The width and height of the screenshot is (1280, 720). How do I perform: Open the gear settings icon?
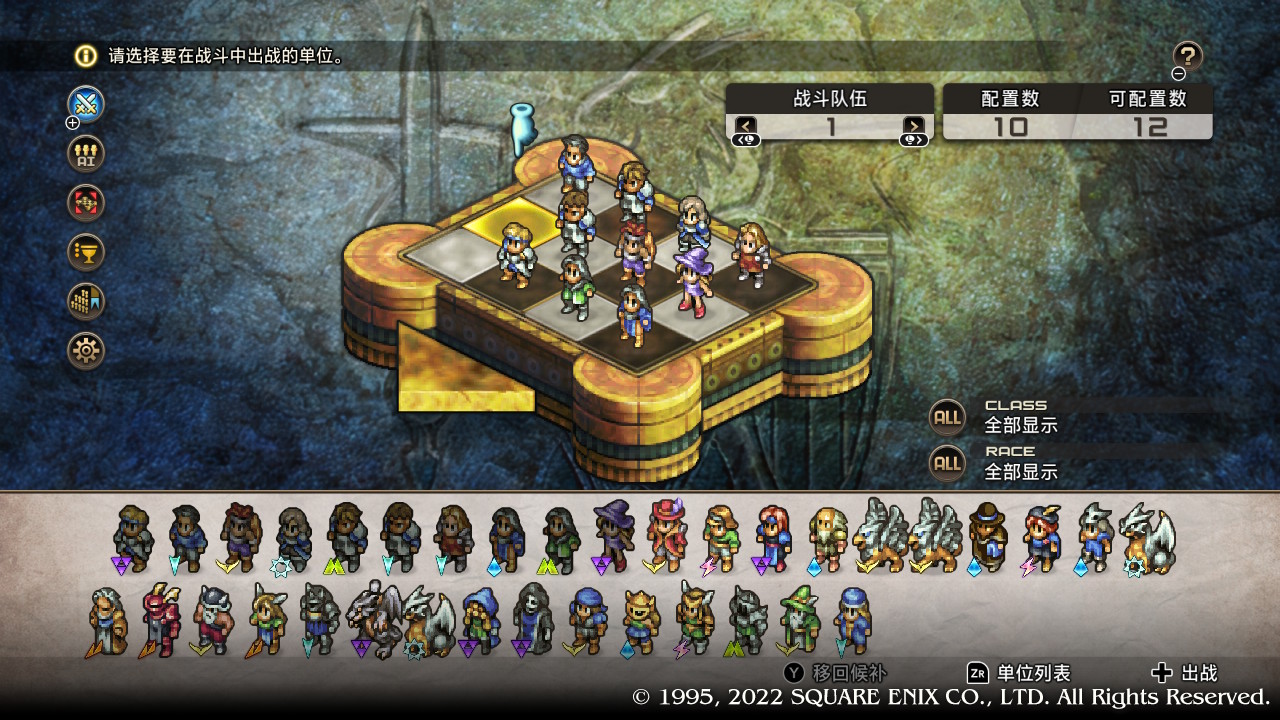click(86, 350)
